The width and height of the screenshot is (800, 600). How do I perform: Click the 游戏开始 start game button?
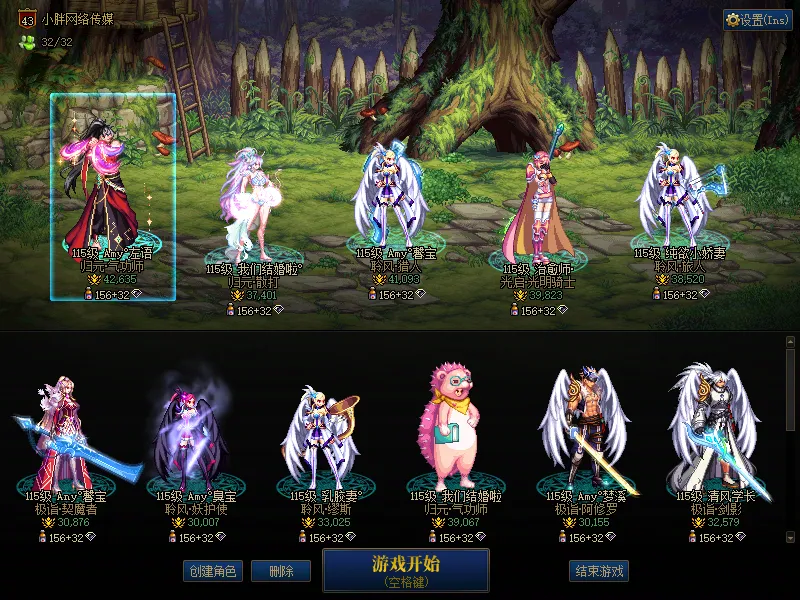pyautogui.click(x=405, y=569)
